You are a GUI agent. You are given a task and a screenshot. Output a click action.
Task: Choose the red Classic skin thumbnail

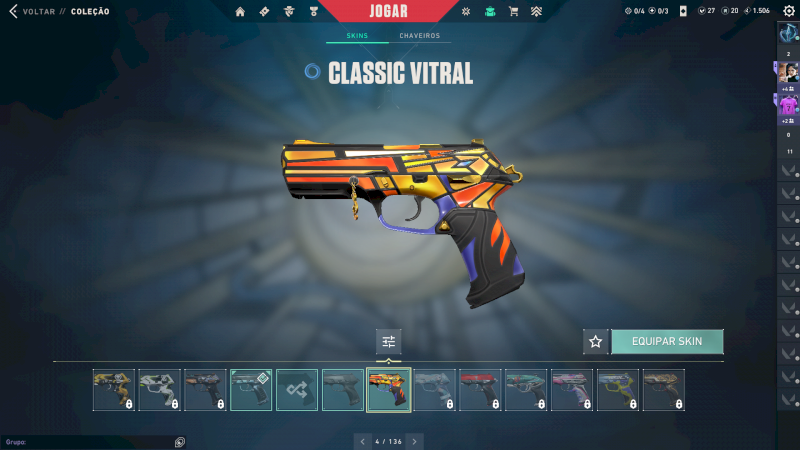[x=479, y=390]
